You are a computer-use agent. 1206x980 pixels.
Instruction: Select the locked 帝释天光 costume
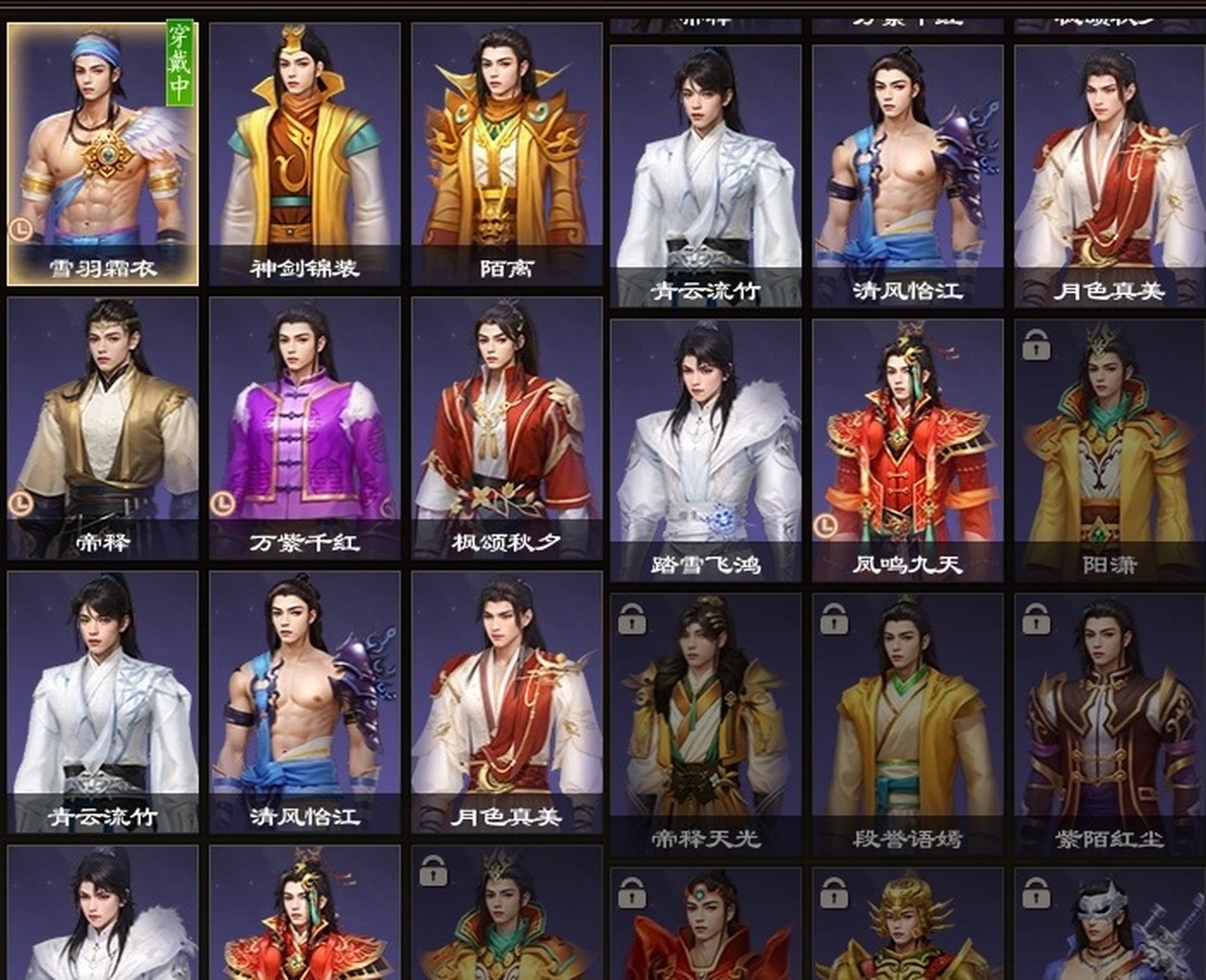[705, 724]
